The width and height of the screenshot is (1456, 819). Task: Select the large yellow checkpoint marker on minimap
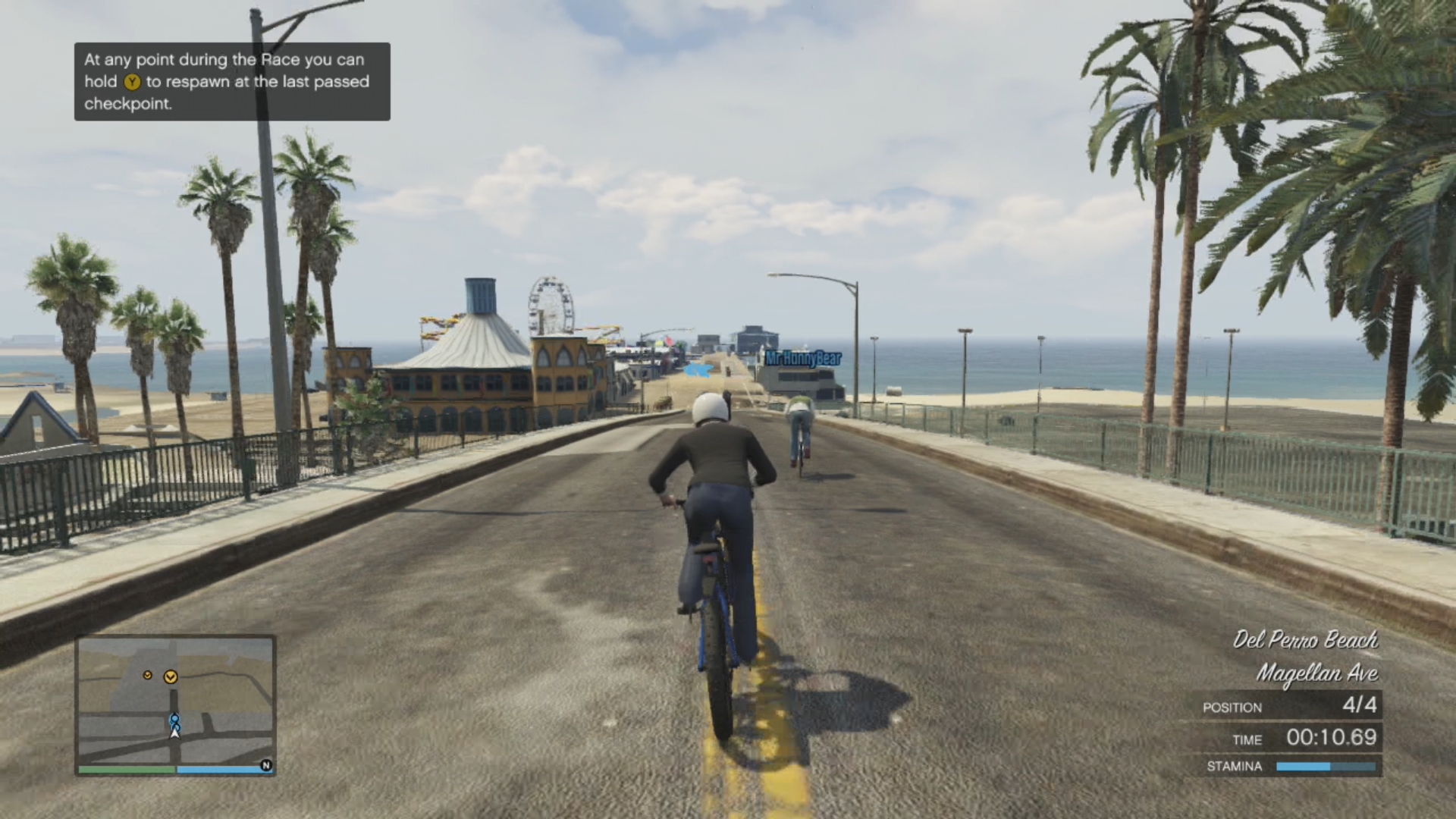tap(171, 676)
